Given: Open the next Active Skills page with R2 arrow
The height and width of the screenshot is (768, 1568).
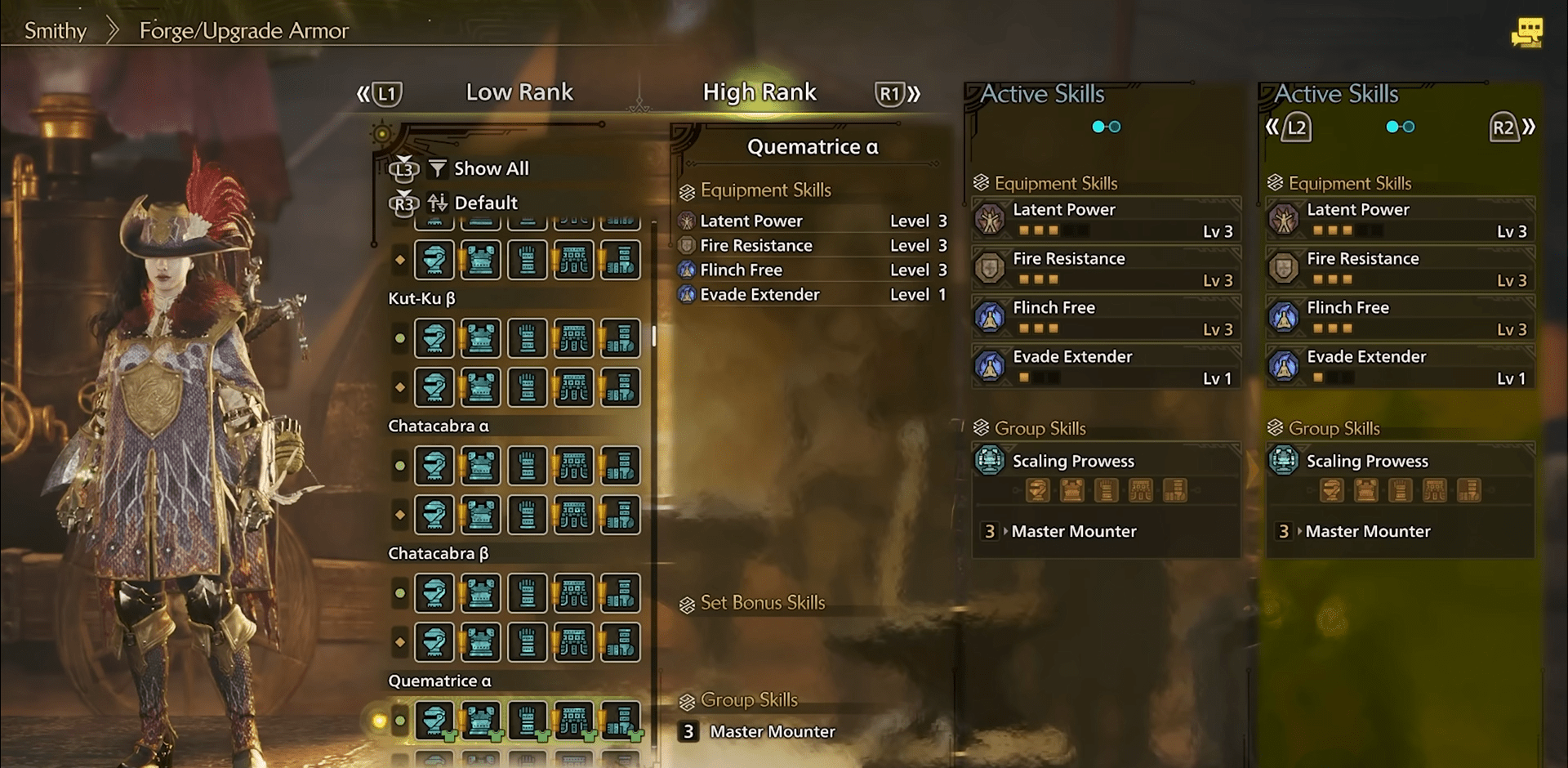Looking at the screenshot, I should point(1507,127).
